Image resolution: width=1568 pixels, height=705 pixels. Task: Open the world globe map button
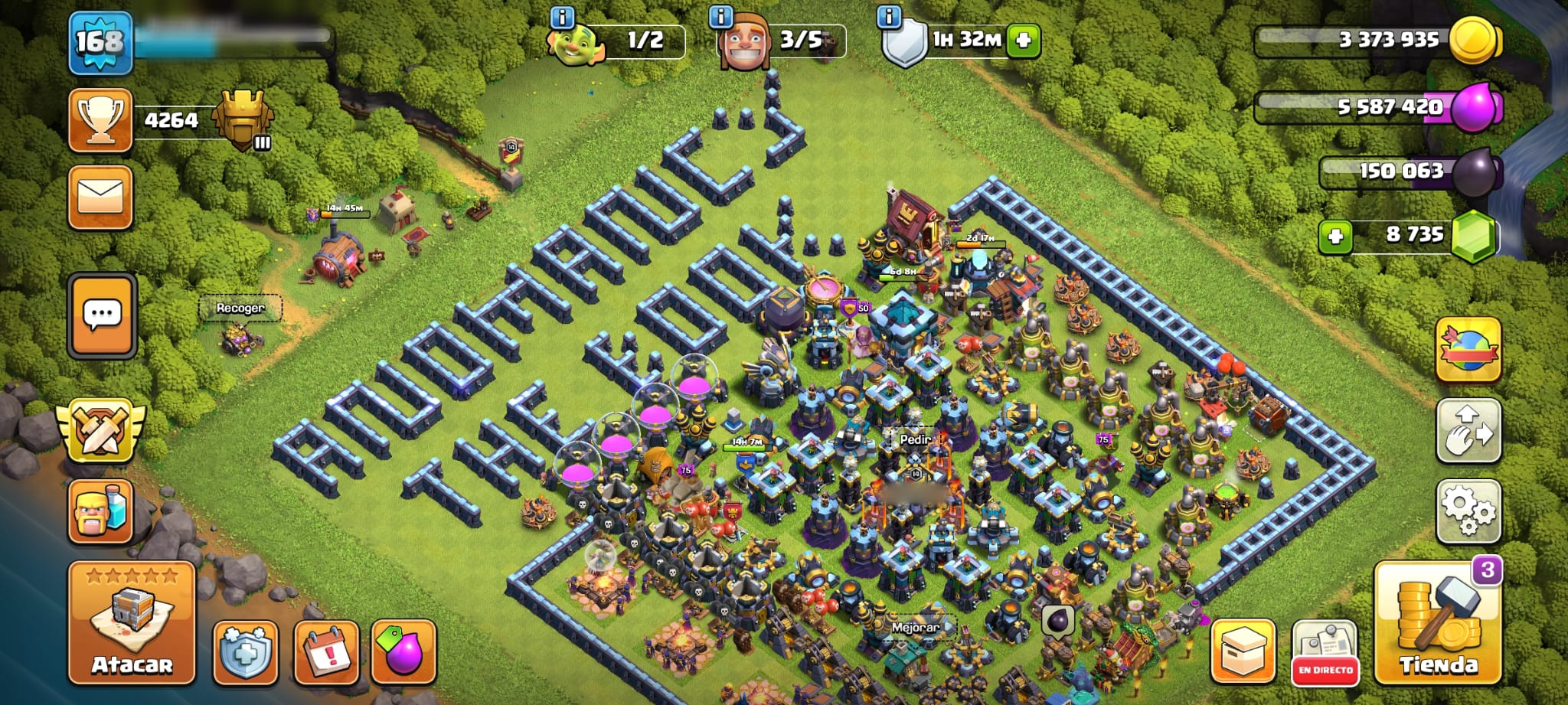click(1468, 349)
